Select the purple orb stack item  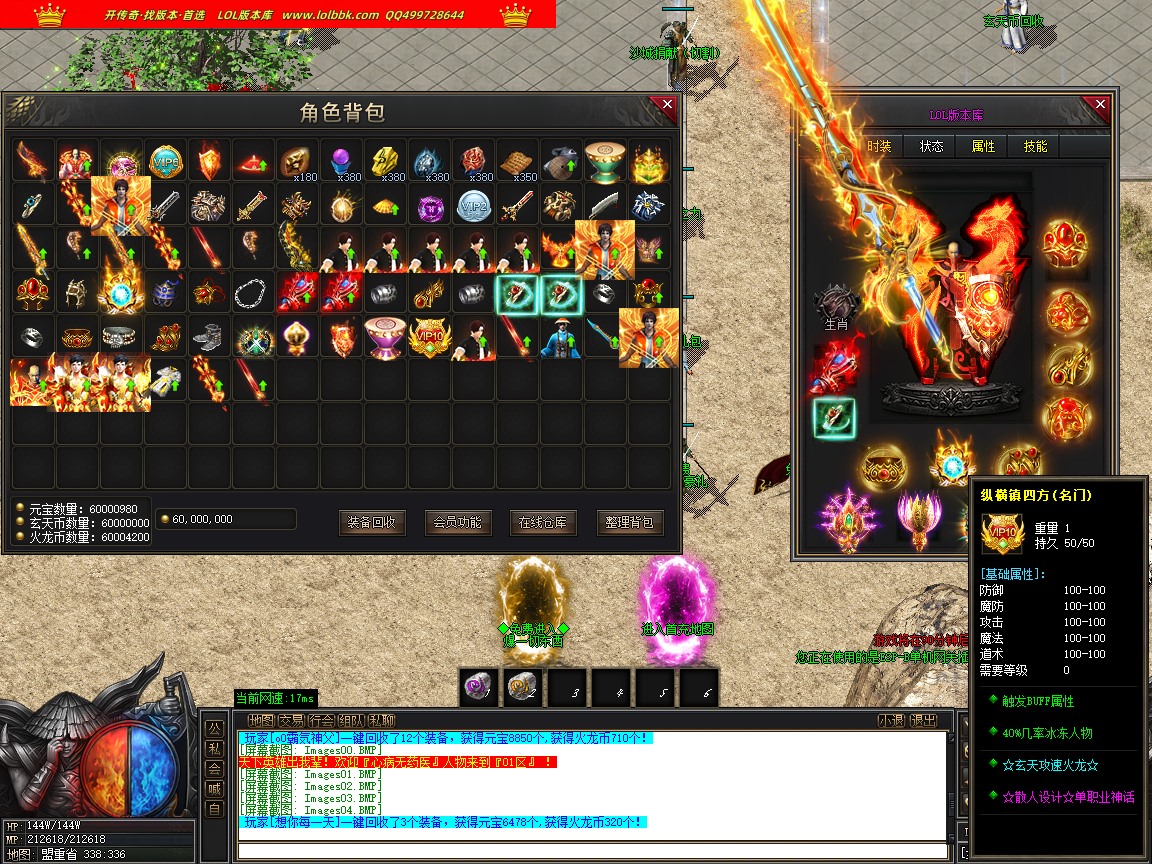click(x=343, y=160)
